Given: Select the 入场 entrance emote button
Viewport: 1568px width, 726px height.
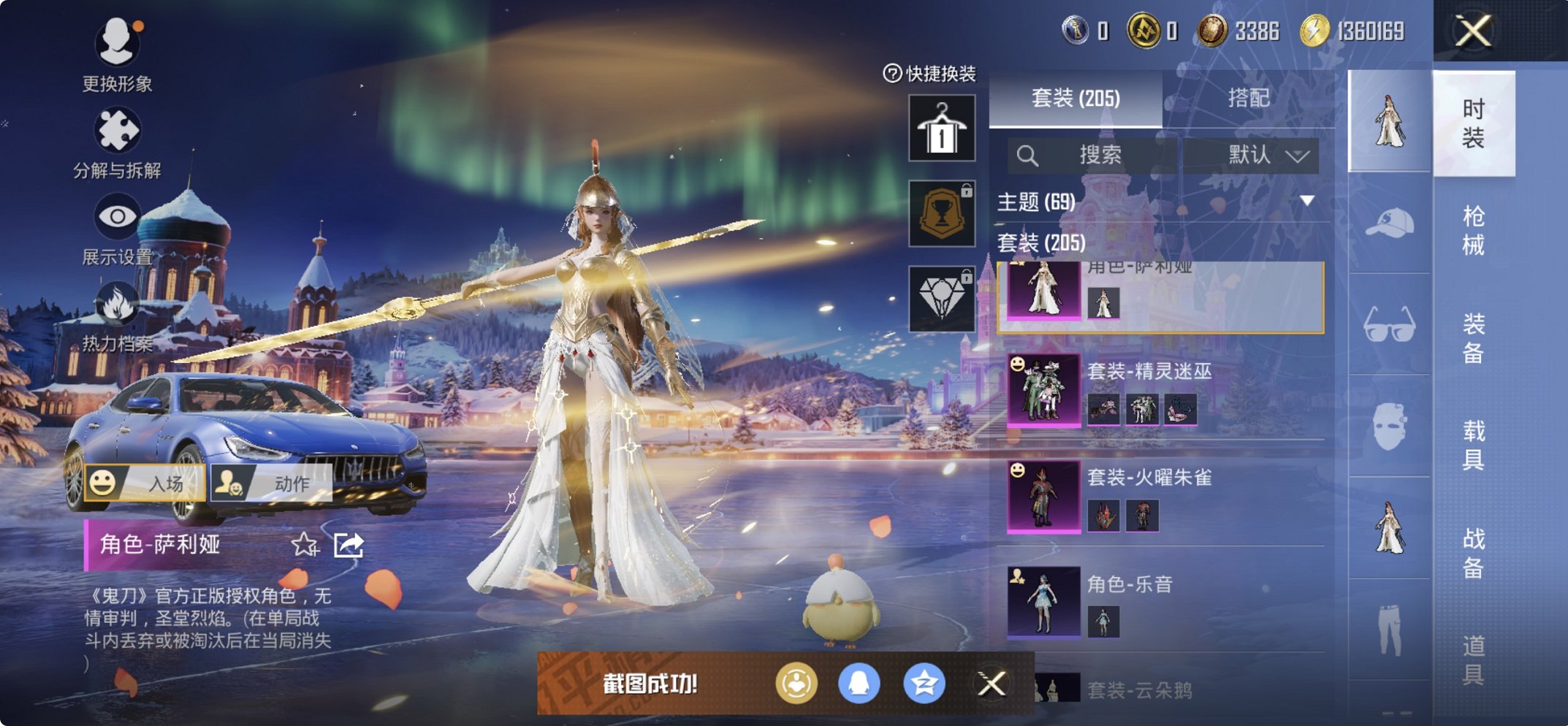Looking at the screenshot, I should (x=145, y=483).
